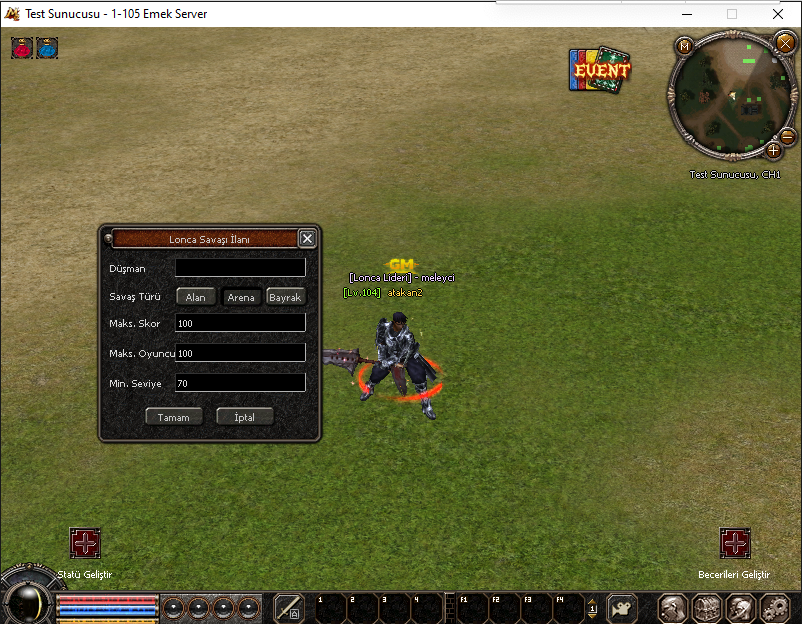
Task: Click the Düşman name input field
Action: pyautogui.click(x=240, y=268)
